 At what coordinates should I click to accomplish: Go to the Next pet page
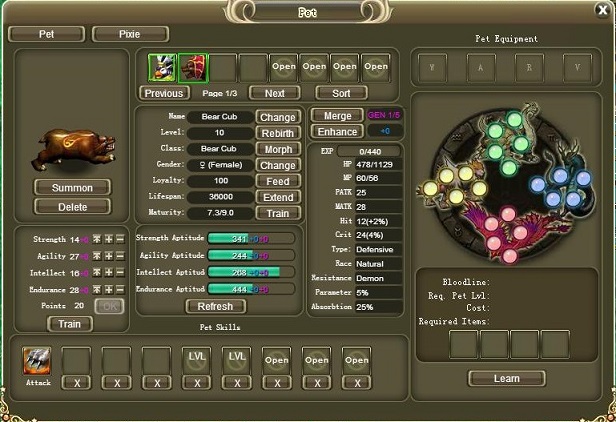(275, 93)
